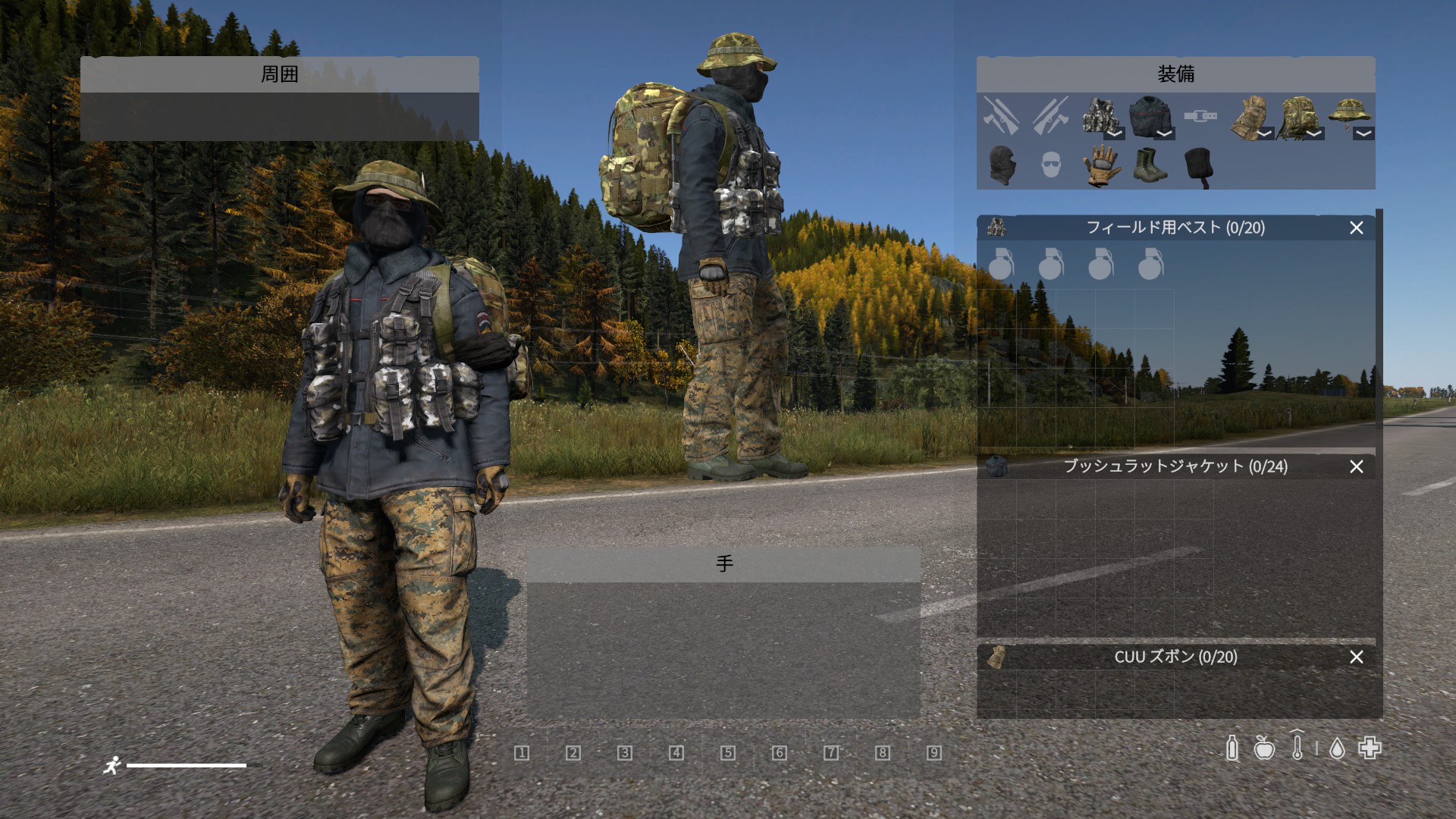Select hotbar slot number 1
The width and height of the screenshot is (1456, 819).
click(x=522, y=752)
